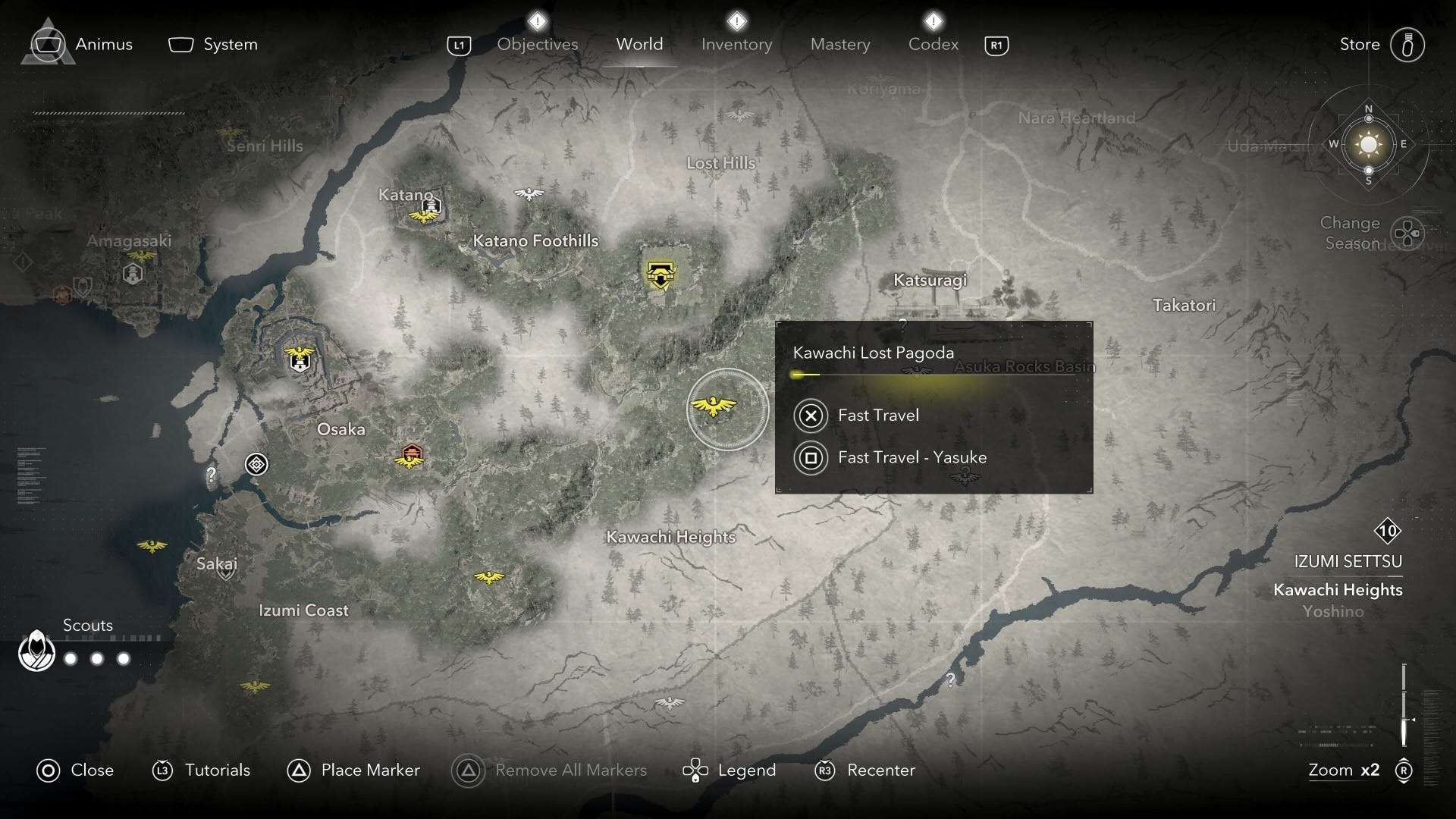Open the Inventory tab

736,44
